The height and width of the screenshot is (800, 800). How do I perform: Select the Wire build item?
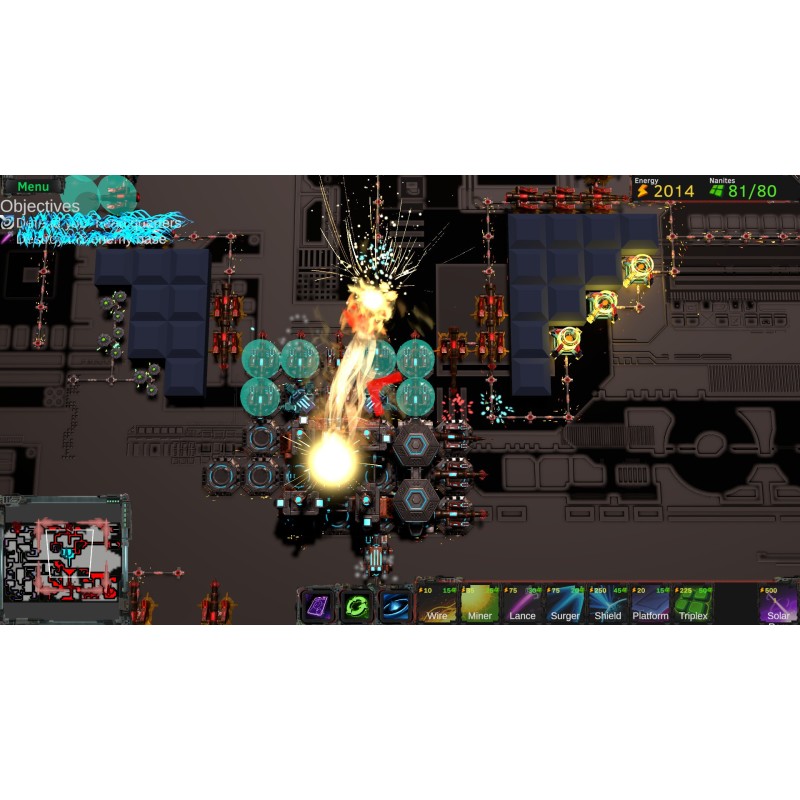point(438,604)
